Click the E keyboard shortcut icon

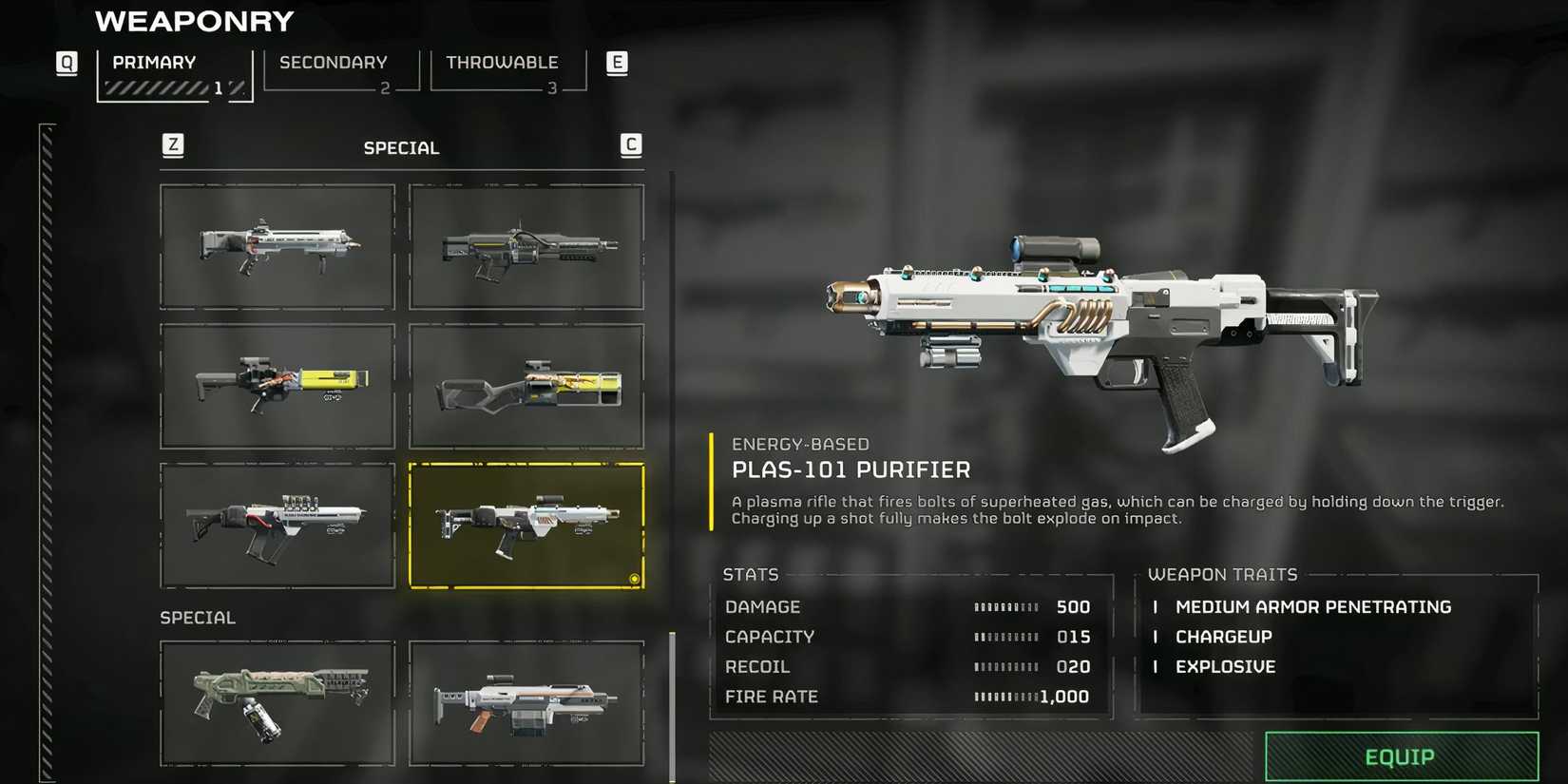pos(617,63)
